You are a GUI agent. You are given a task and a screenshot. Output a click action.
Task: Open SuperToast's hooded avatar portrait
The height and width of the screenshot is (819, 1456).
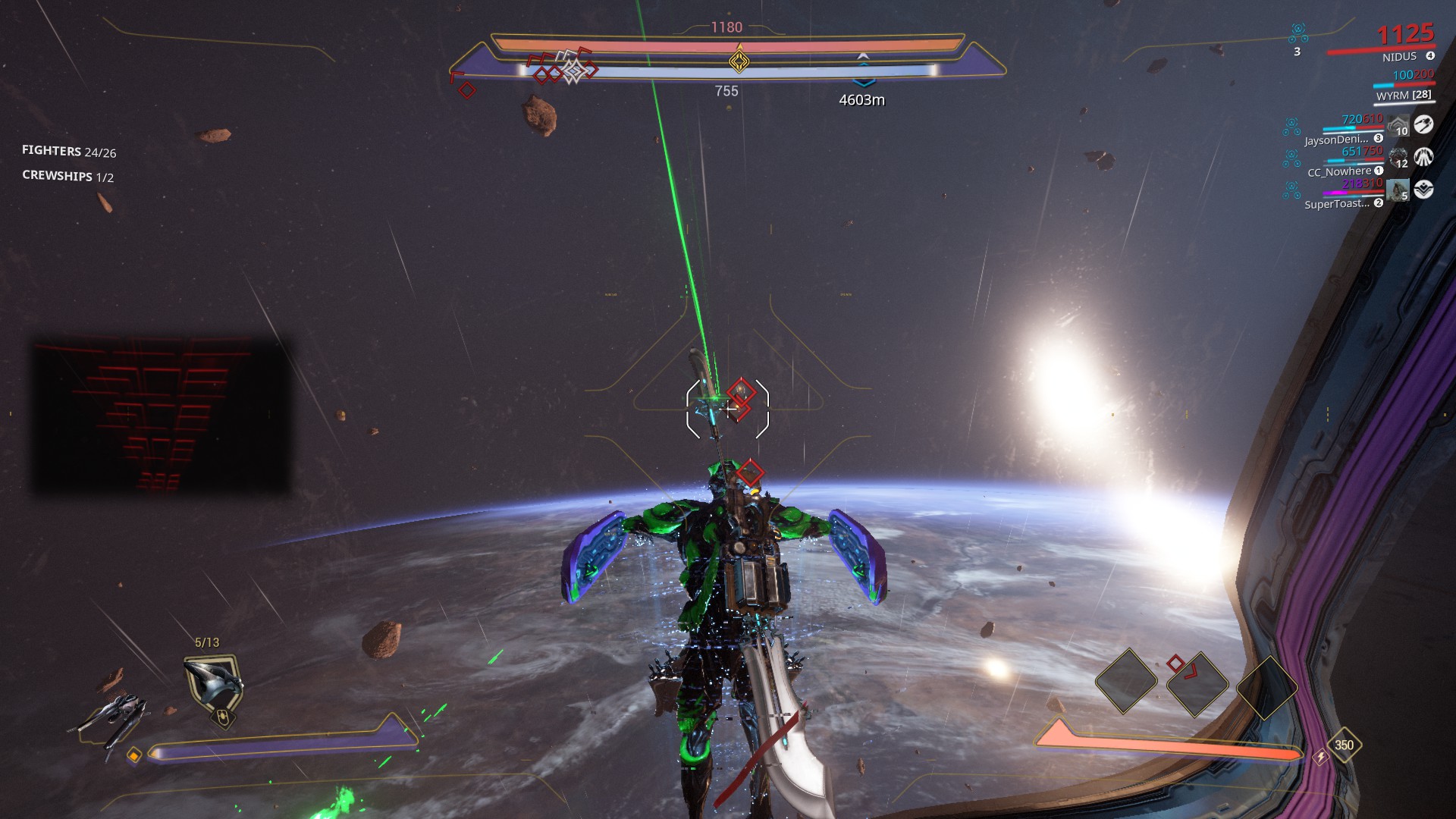[x=1398, y=190]
